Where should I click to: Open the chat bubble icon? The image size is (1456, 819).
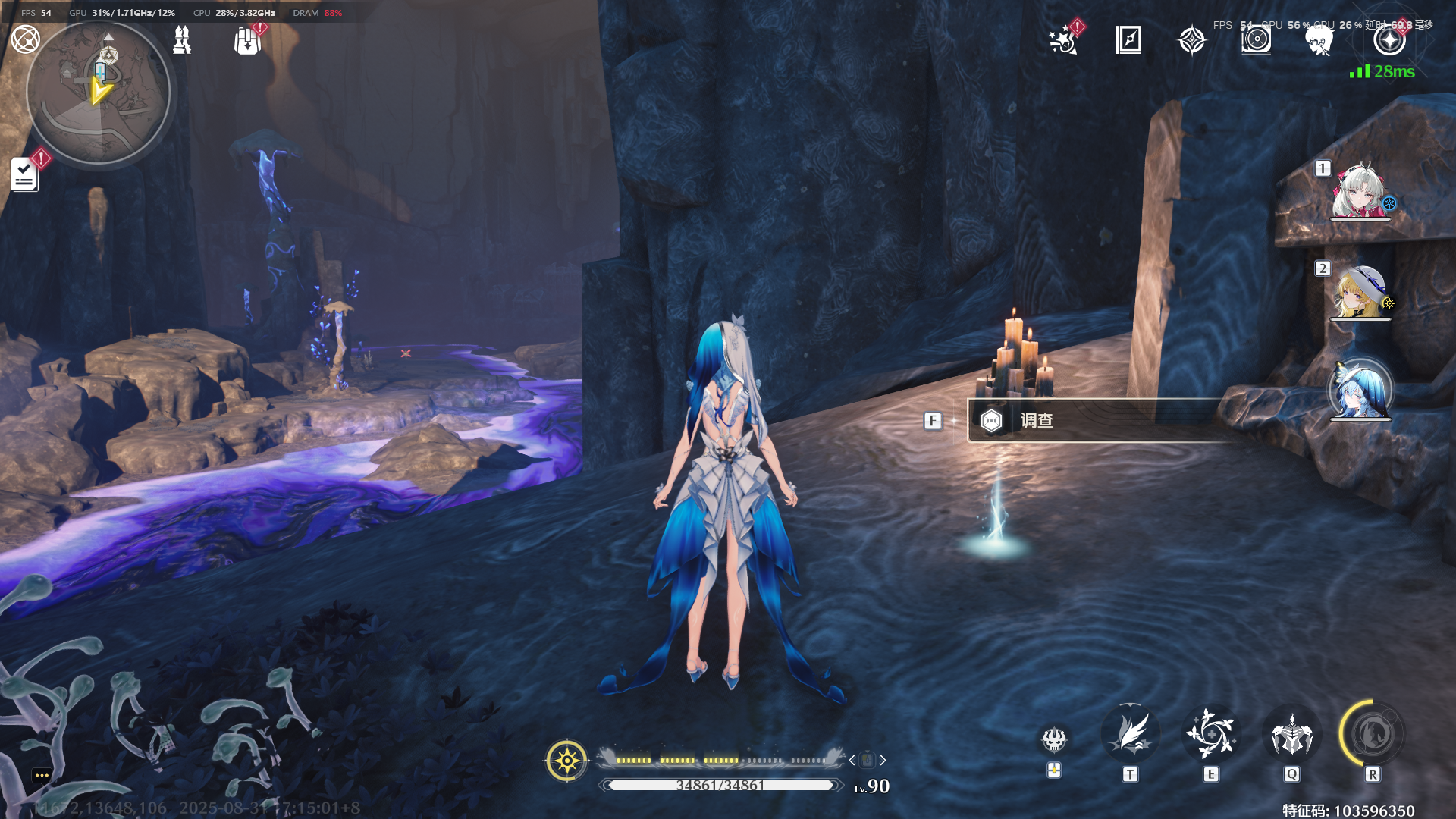[42, 775]
